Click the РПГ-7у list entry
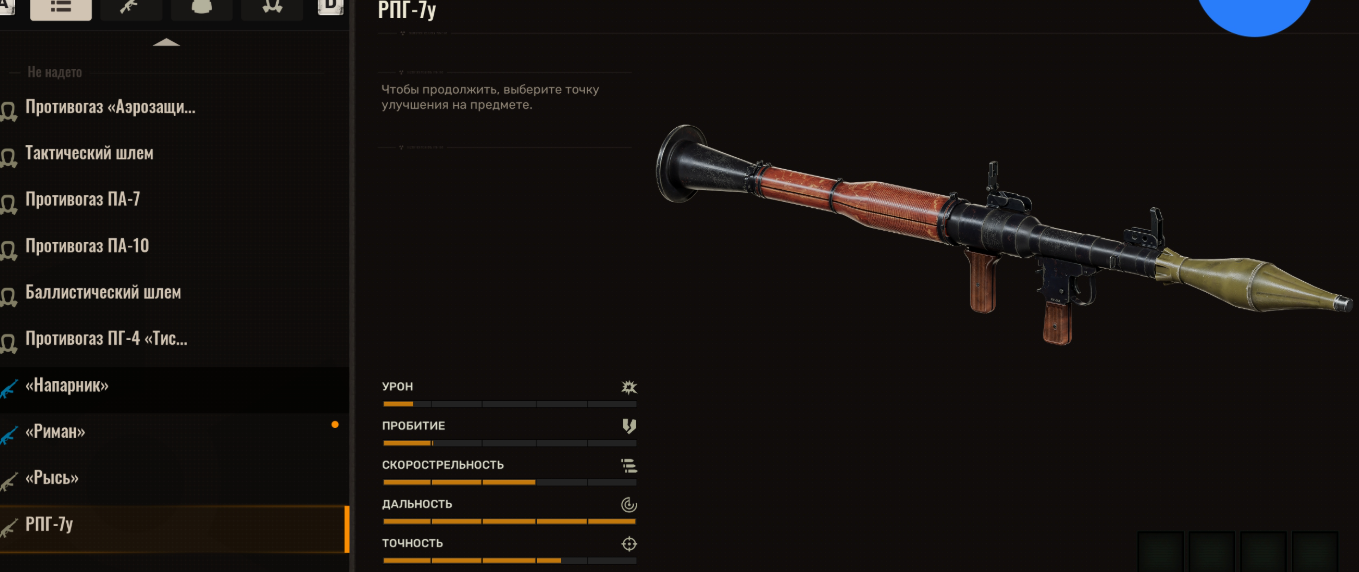 (49, 524)
